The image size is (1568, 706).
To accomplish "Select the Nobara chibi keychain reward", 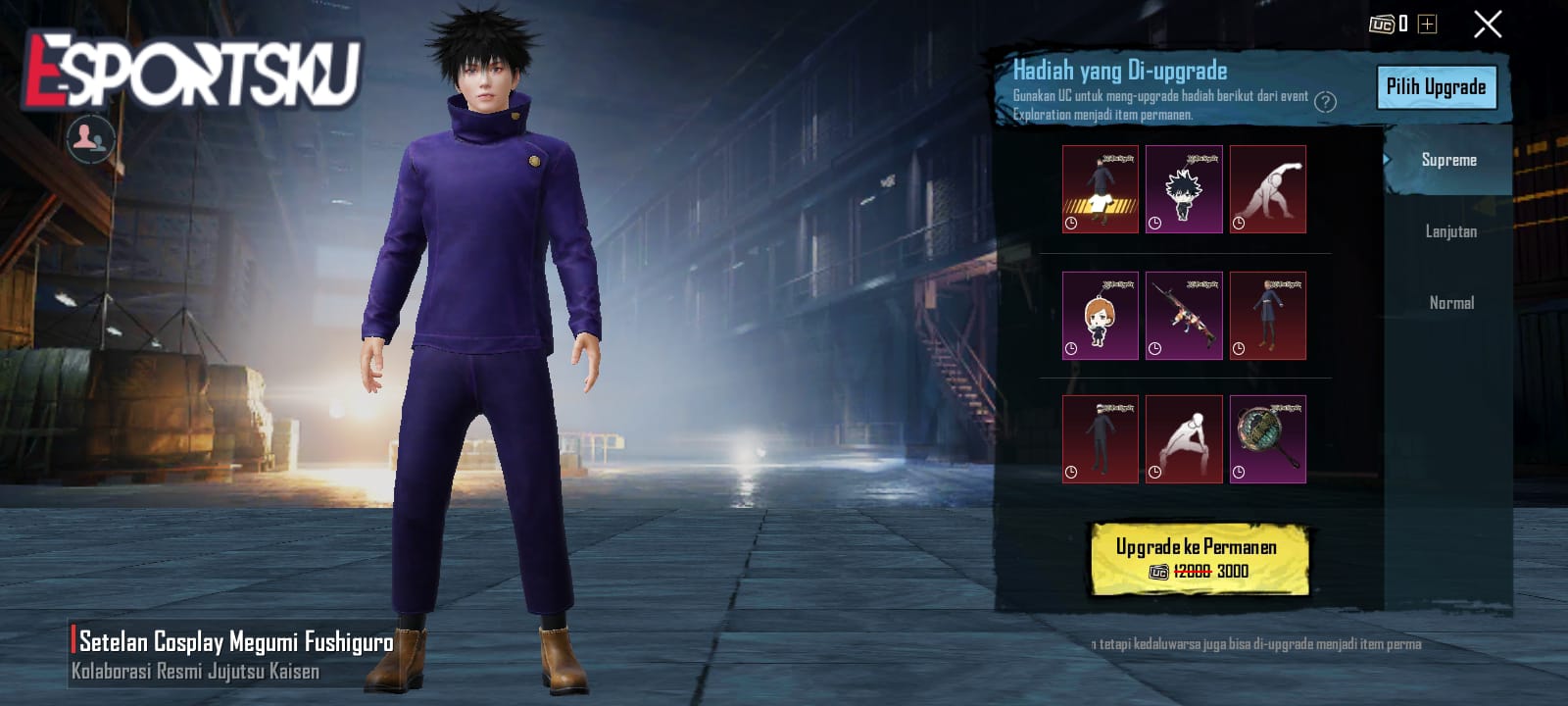I will (1099, 314).
